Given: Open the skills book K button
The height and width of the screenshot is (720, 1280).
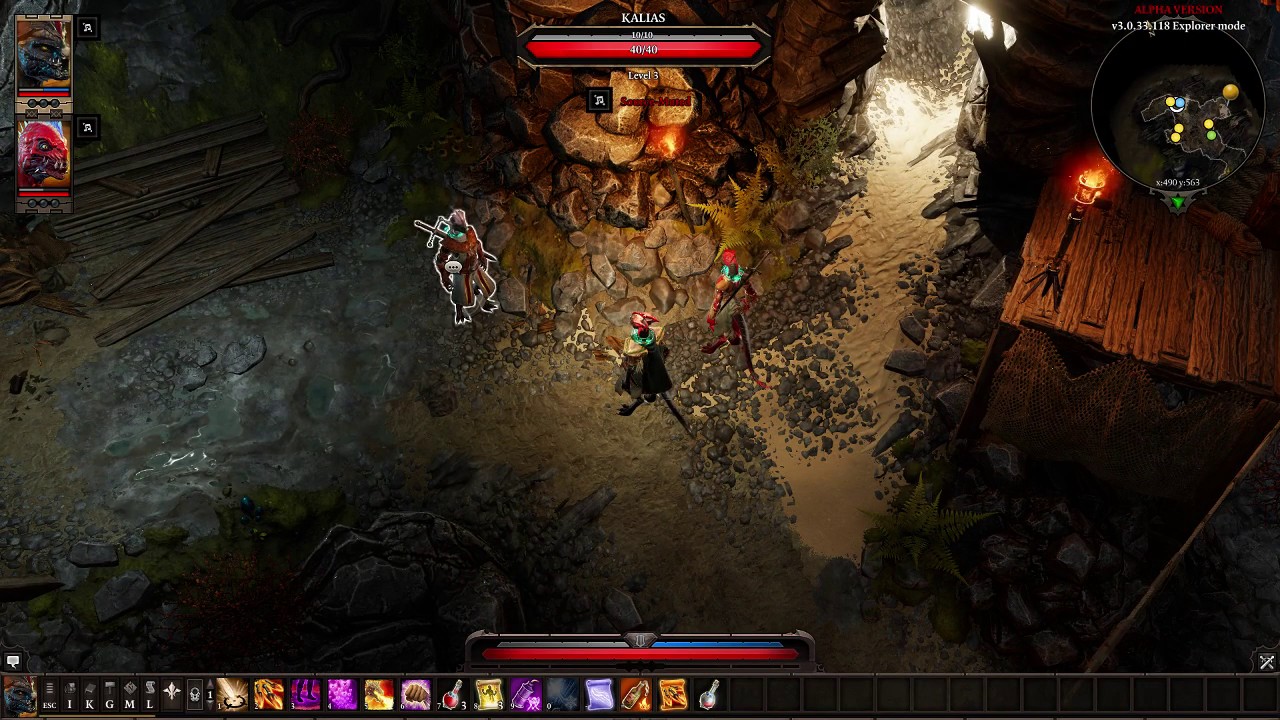Looking at the screenshot, I should click(89, 694).
